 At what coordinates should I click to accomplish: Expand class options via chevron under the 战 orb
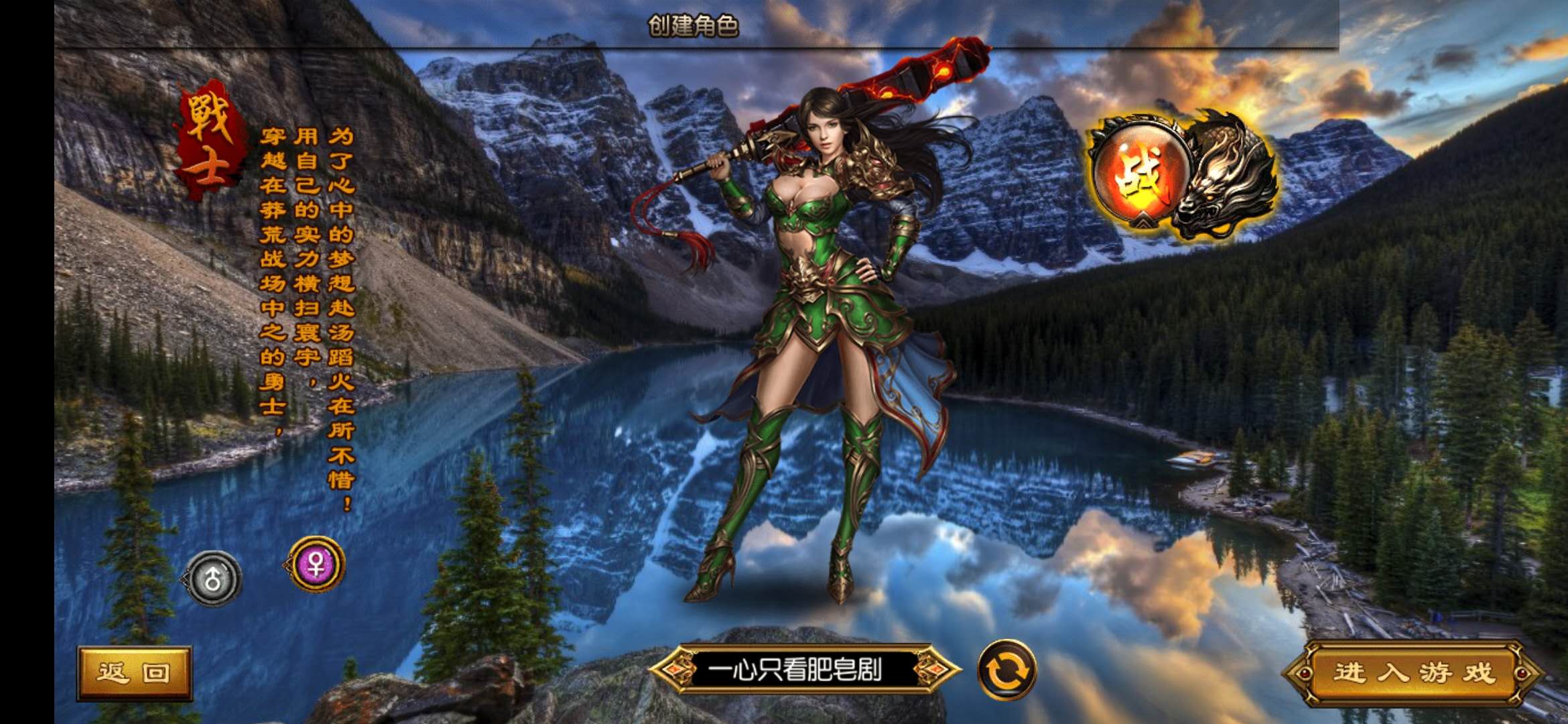[1142, 220]
